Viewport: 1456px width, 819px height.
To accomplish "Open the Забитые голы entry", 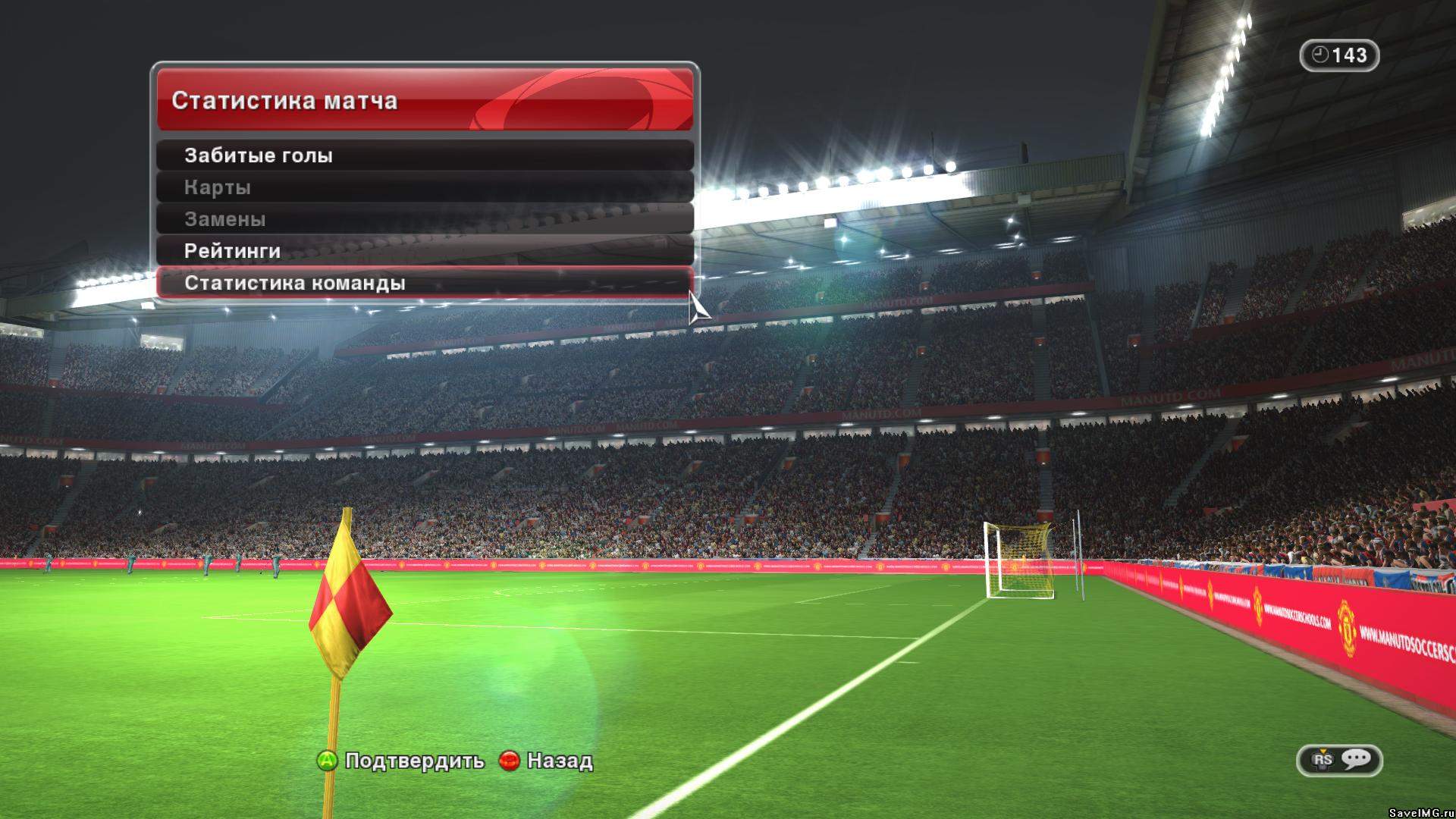I will click(x=425, y=155).
